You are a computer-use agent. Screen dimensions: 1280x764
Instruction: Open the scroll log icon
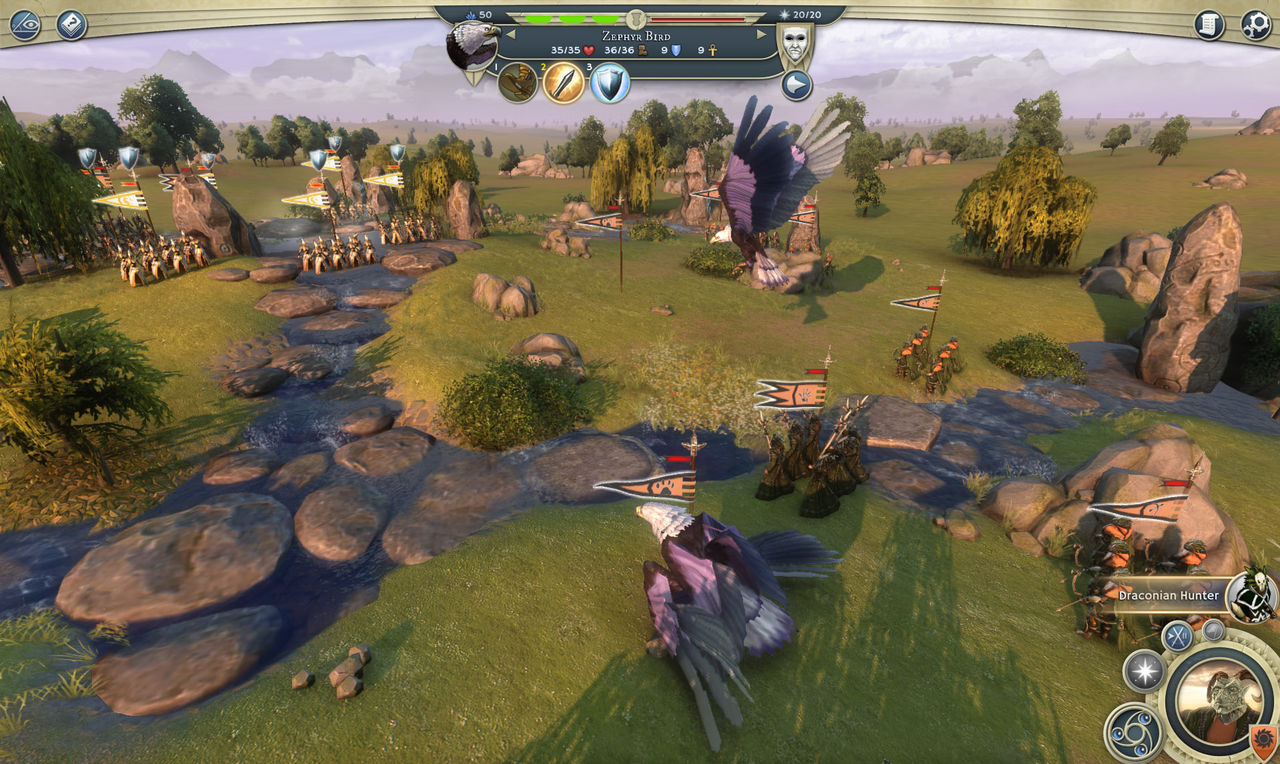(x=1209, y=25)
